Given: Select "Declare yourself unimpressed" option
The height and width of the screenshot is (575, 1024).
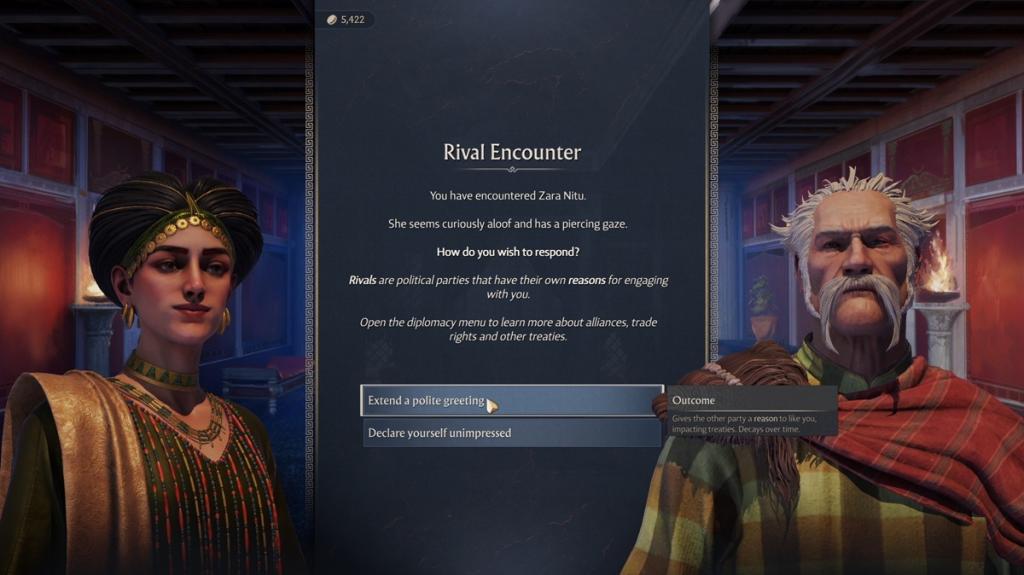Looking at the screenshot, I should [510, 433].
